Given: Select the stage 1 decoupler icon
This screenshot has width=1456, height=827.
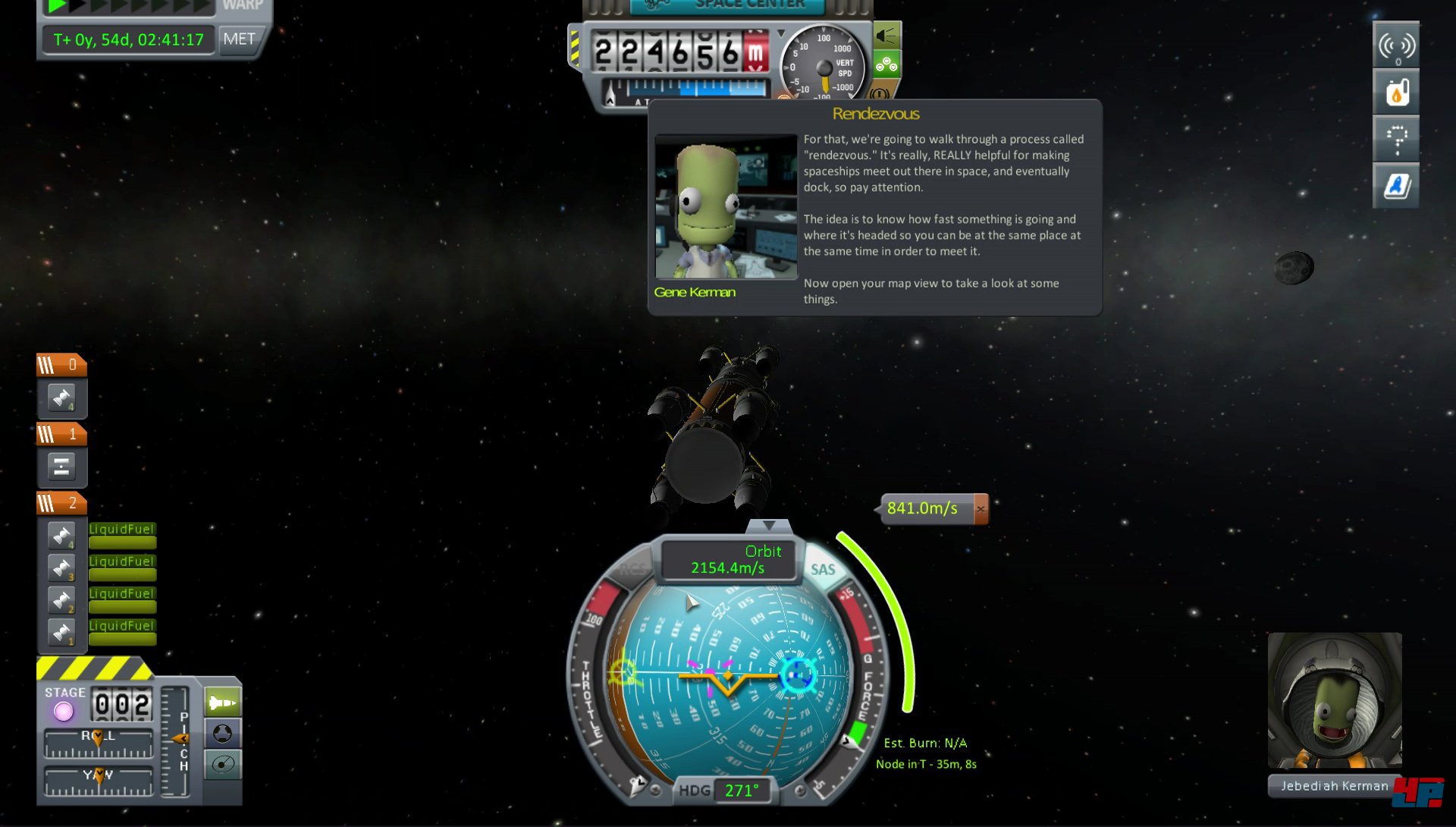Looking at the screenshot, I should (61, 467).
